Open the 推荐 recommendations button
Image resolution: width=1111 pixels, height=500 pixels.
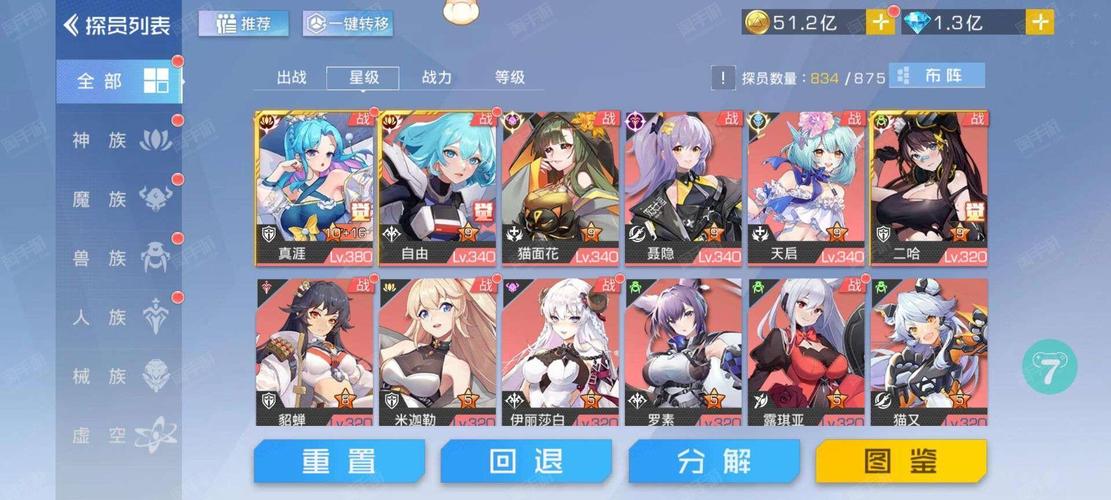click(x=244, y=23)
